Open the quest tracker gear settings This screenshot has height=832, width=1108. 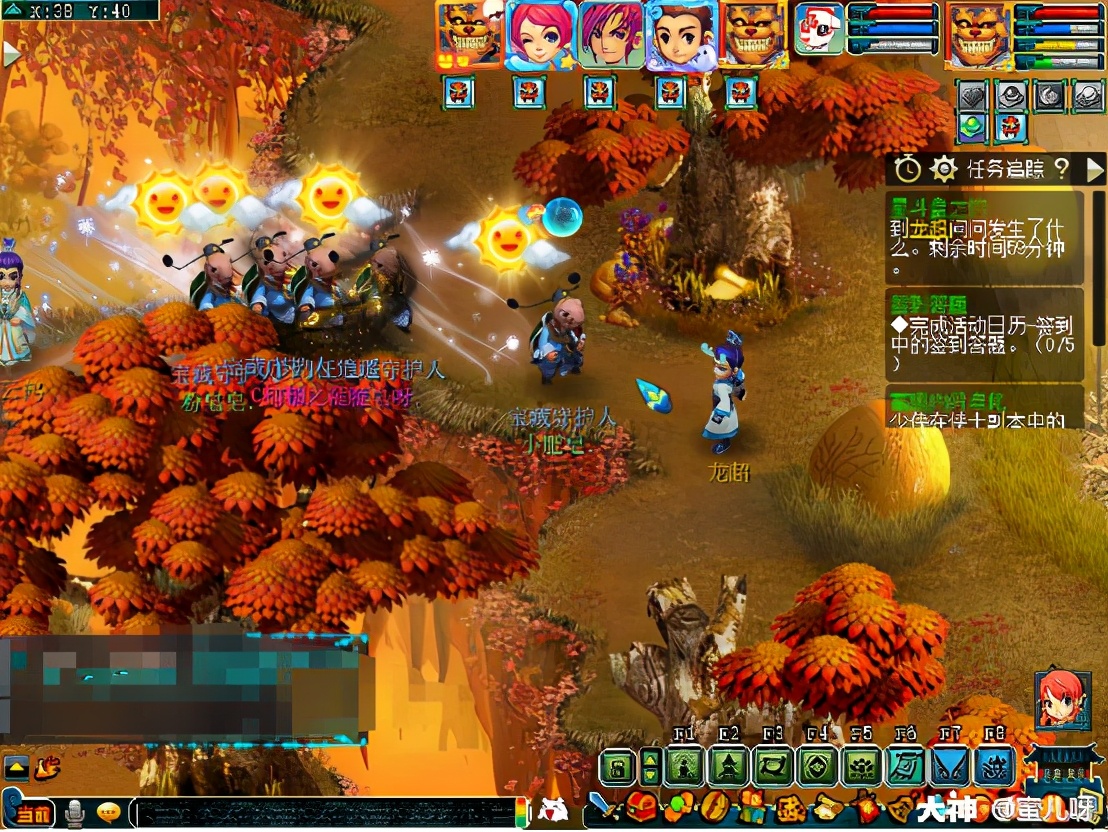[944, 169]
